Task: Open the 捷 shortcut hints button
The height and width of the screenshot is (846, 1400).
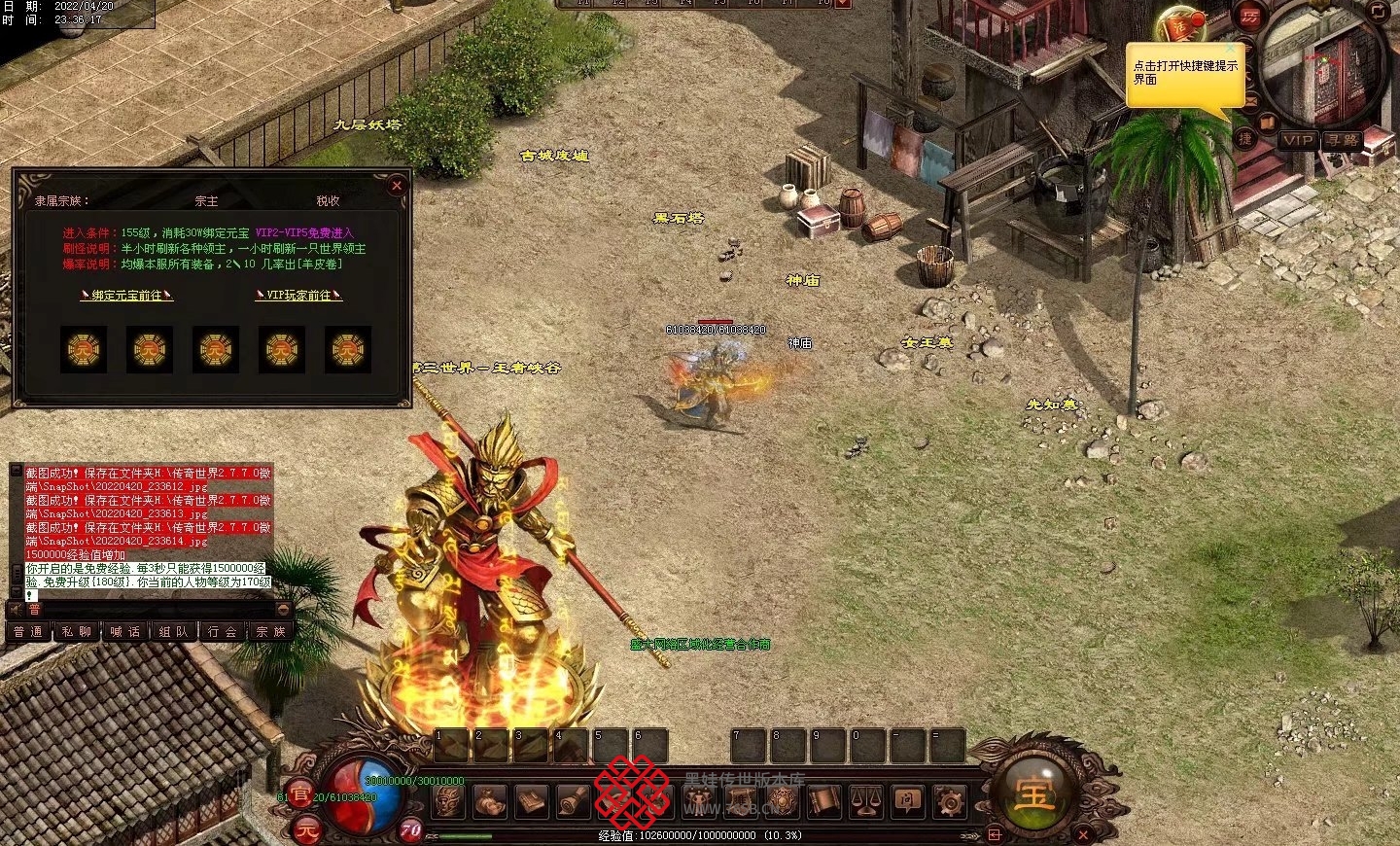Action: click(x=1244, y=139)
